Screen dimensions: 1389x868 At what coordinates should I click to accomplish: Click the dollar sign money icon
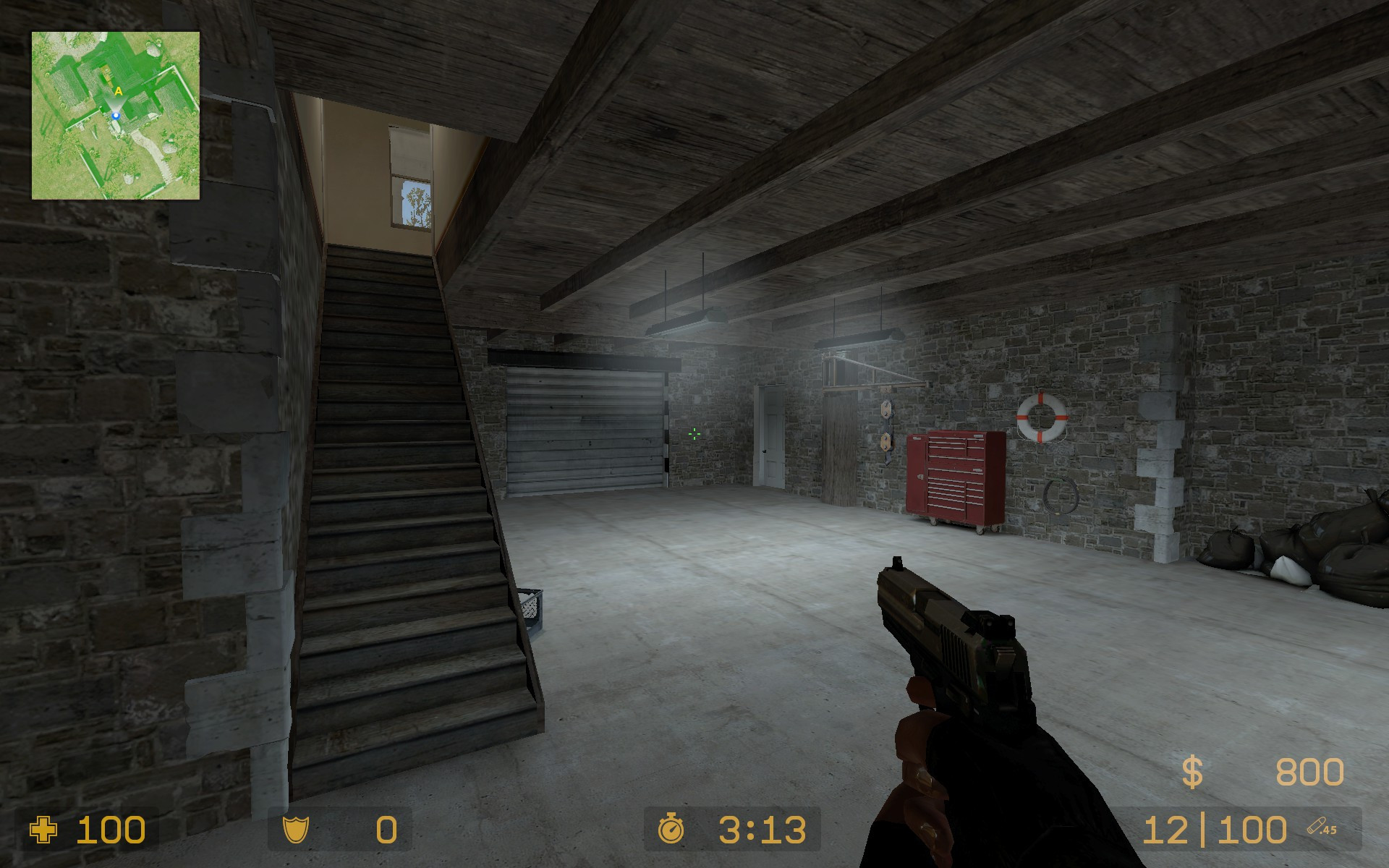pyautogui.click(x=1192, y=771)
